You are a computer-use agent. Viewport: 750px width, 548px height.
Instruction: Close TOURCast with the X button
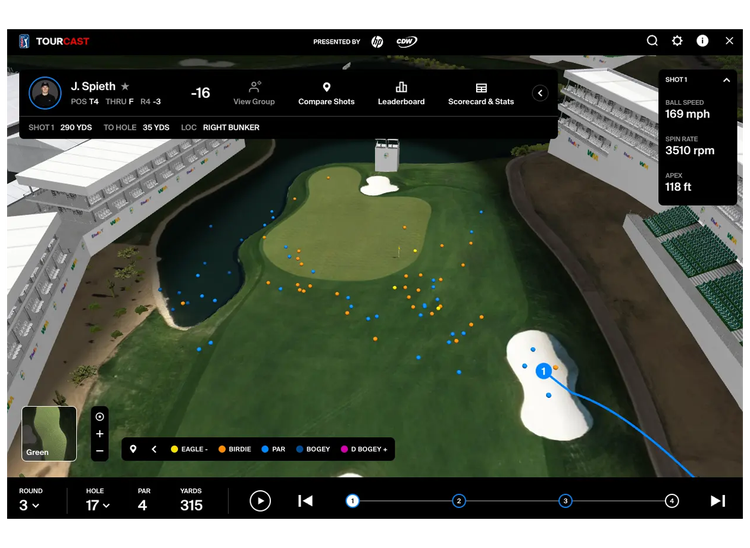pos(729,41)
